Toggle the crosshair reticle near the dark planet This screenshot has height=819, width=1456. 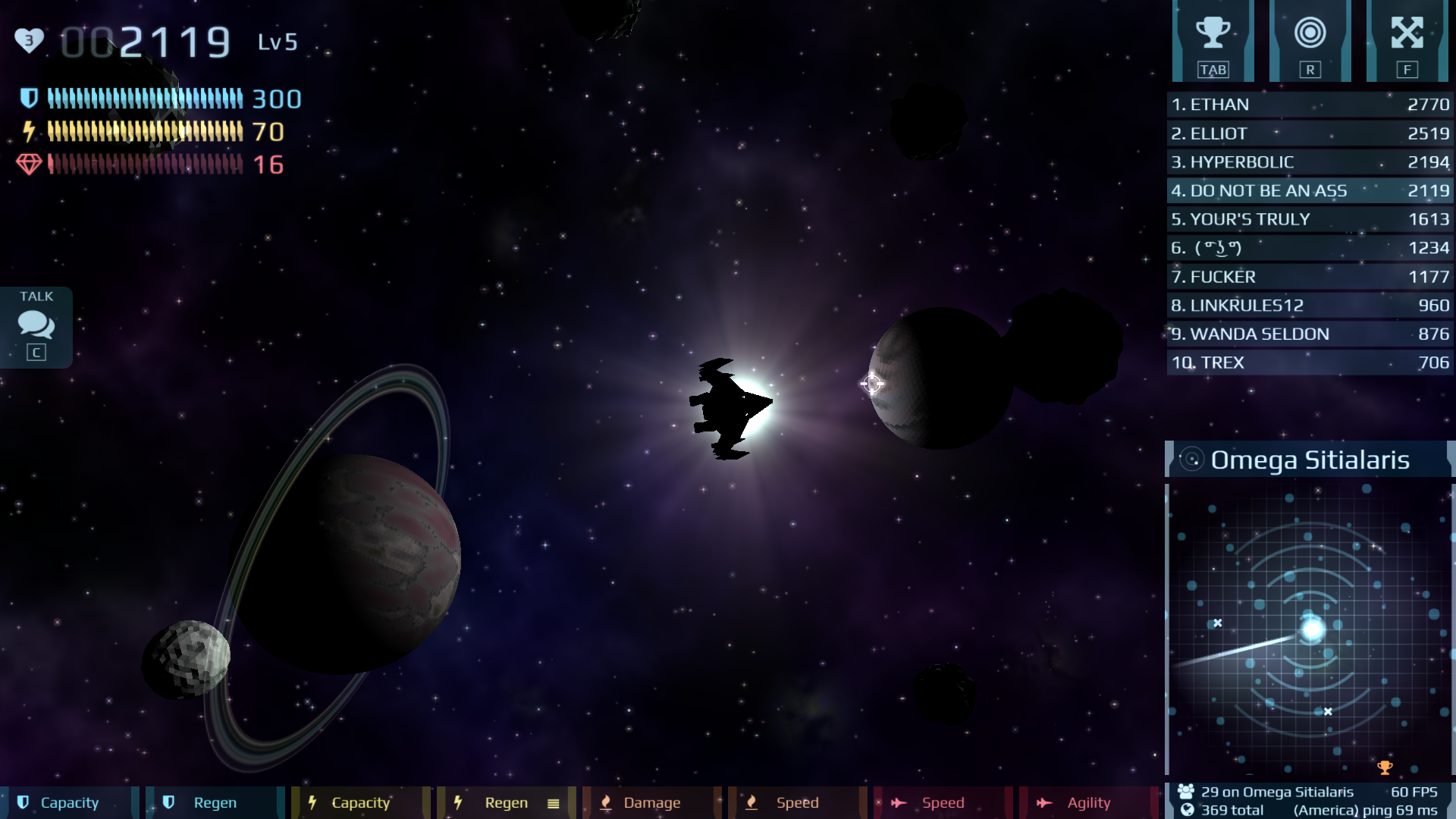872,384
